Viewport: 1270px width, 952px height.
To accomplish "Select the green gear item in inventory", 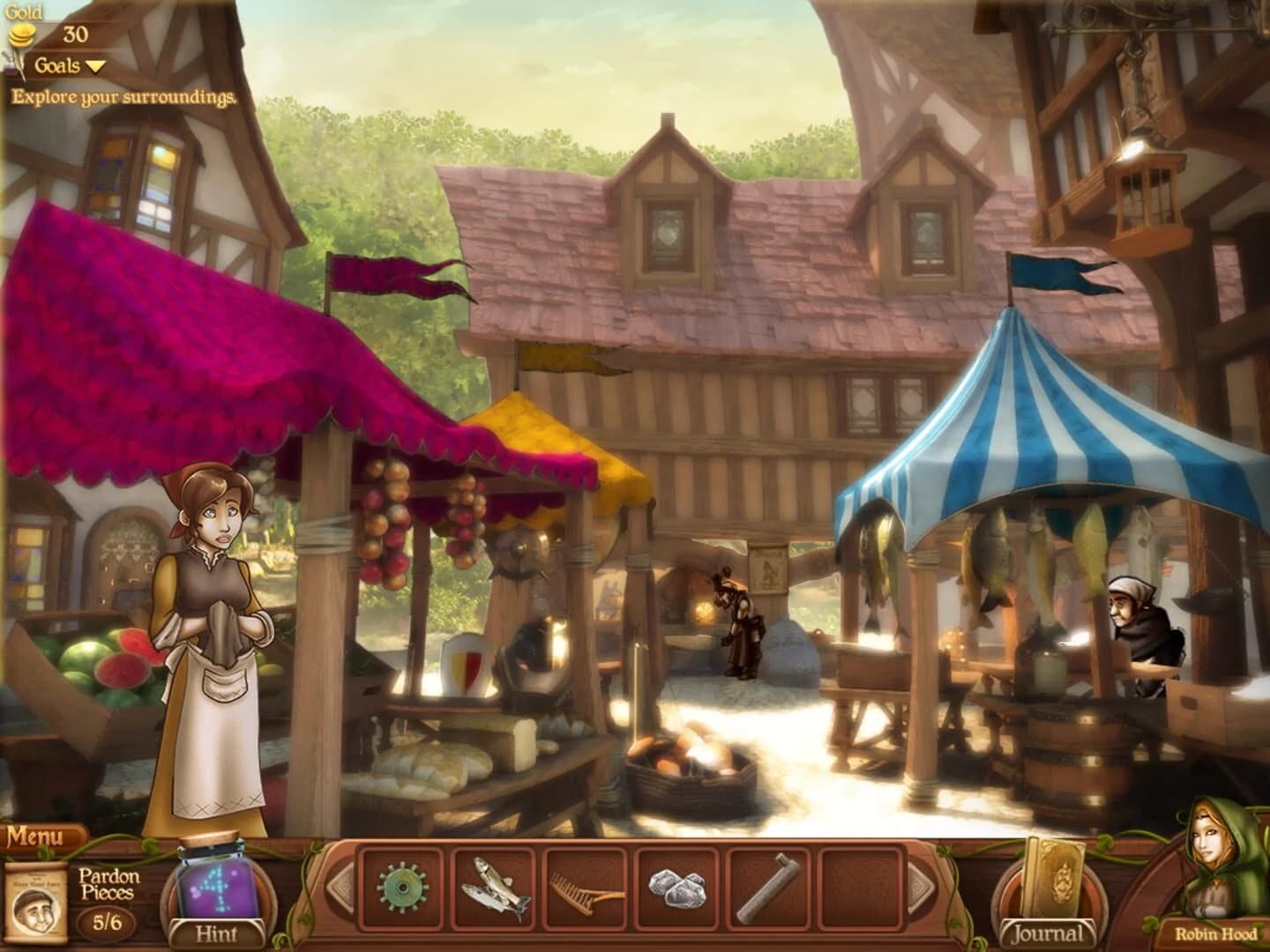I will tap(403, 886).
